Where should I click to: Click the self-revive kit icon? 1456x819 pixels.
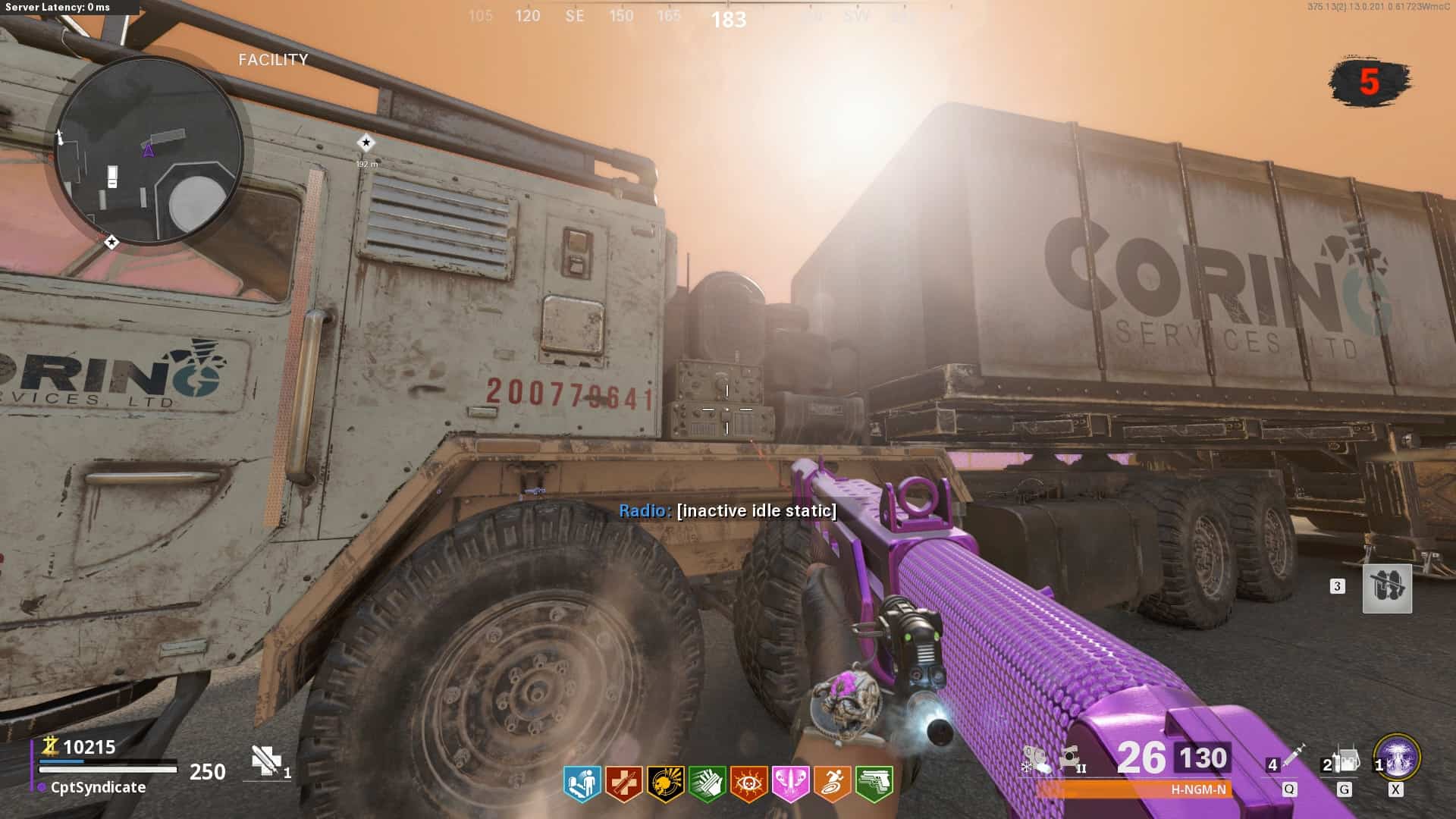coord(266,761)
